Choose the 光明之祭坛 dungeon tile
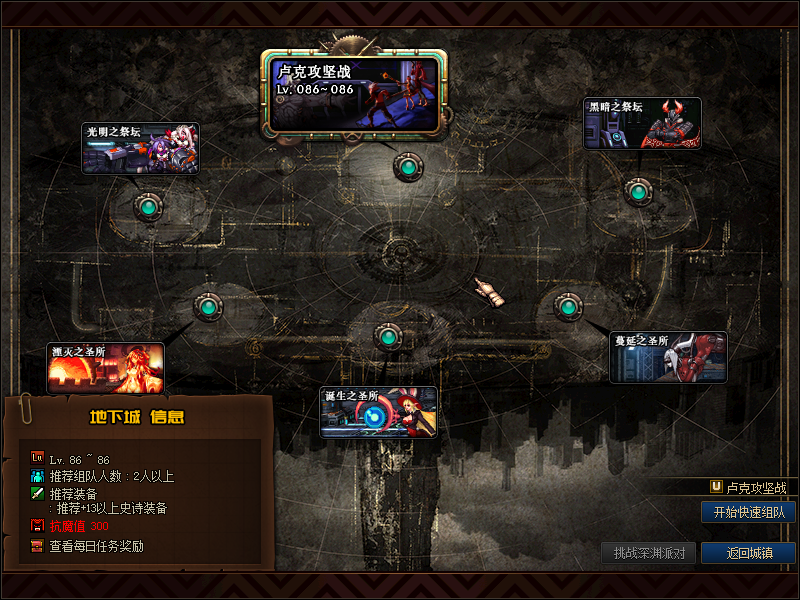800x600 pixels. (x=140, y=149)
